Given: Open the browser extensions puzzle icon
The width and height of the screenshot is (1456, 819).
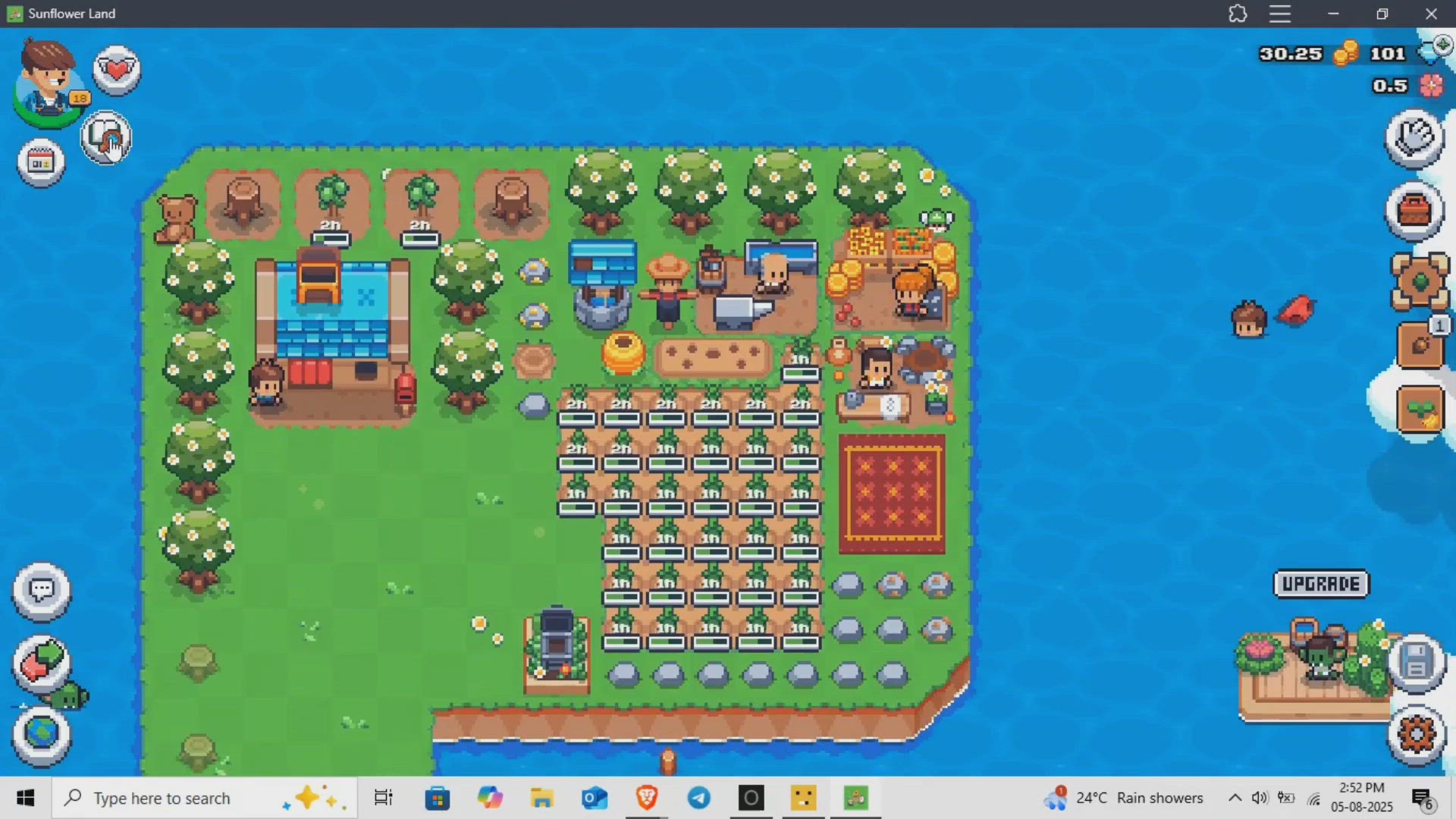Looking at the screenshot, I should tap(1238, 14).
